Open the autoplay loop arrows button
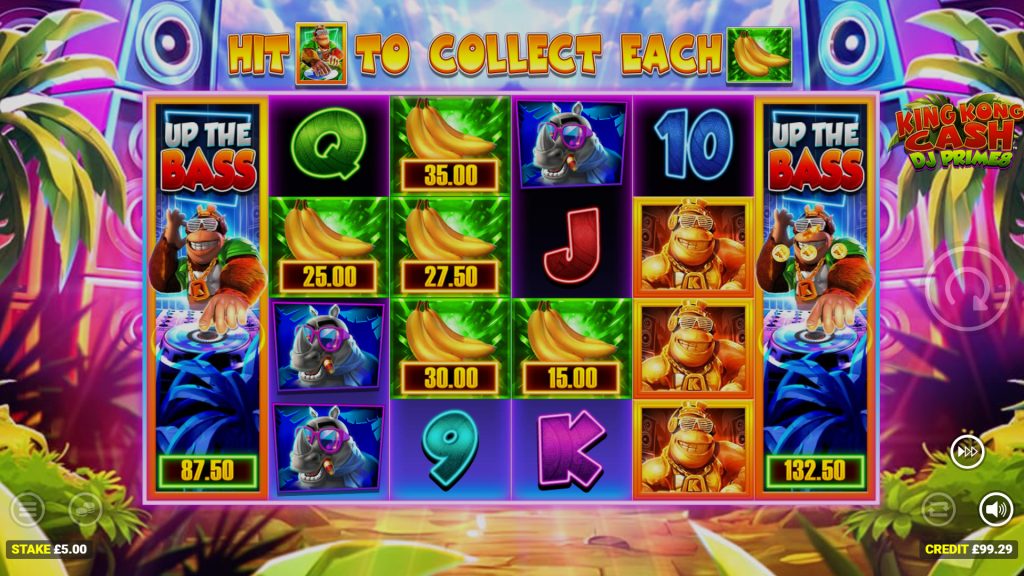This screenshot has width=1024, height=576. [938, 510]
